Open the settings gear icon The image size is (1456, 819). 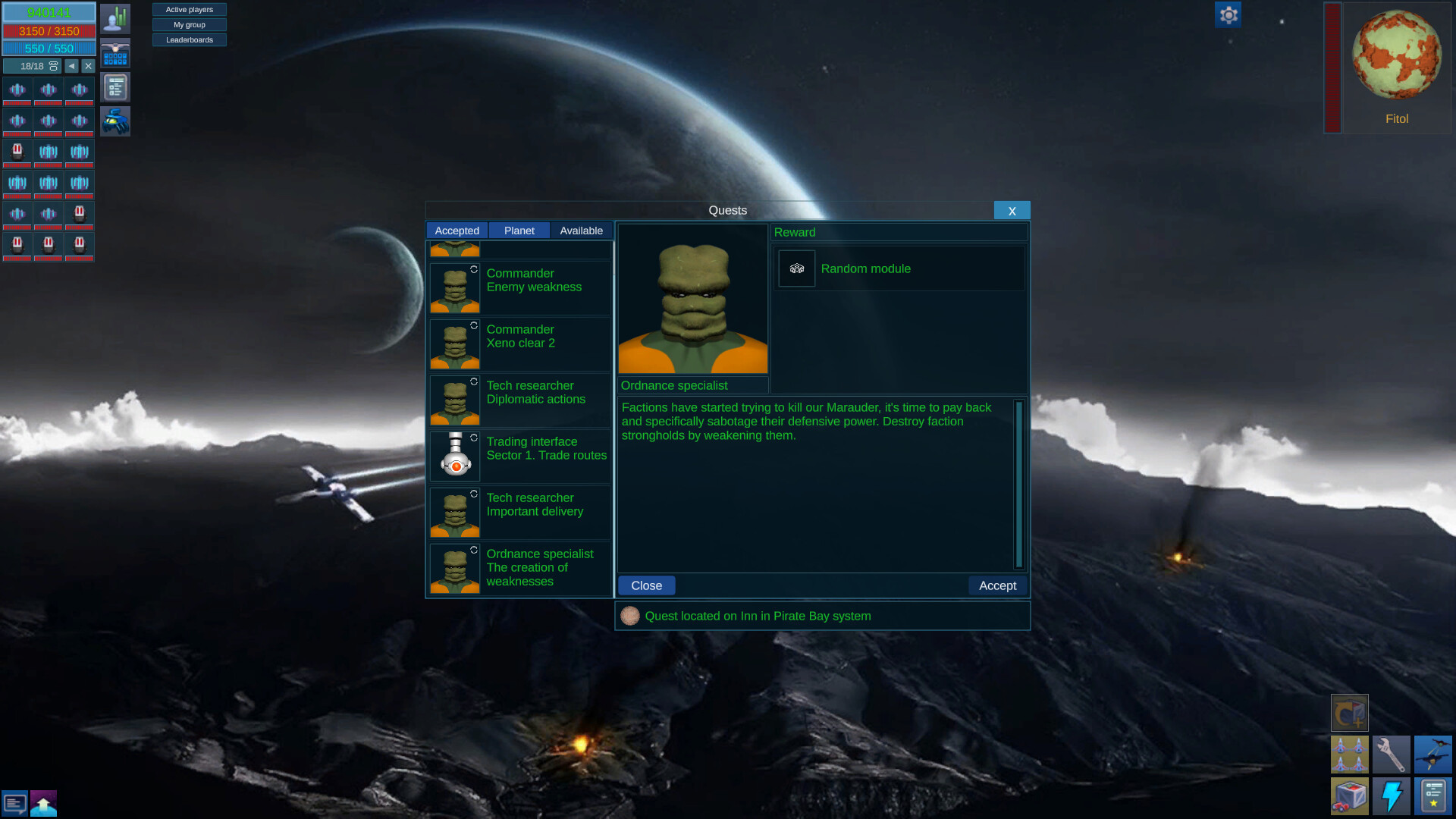1228,14
